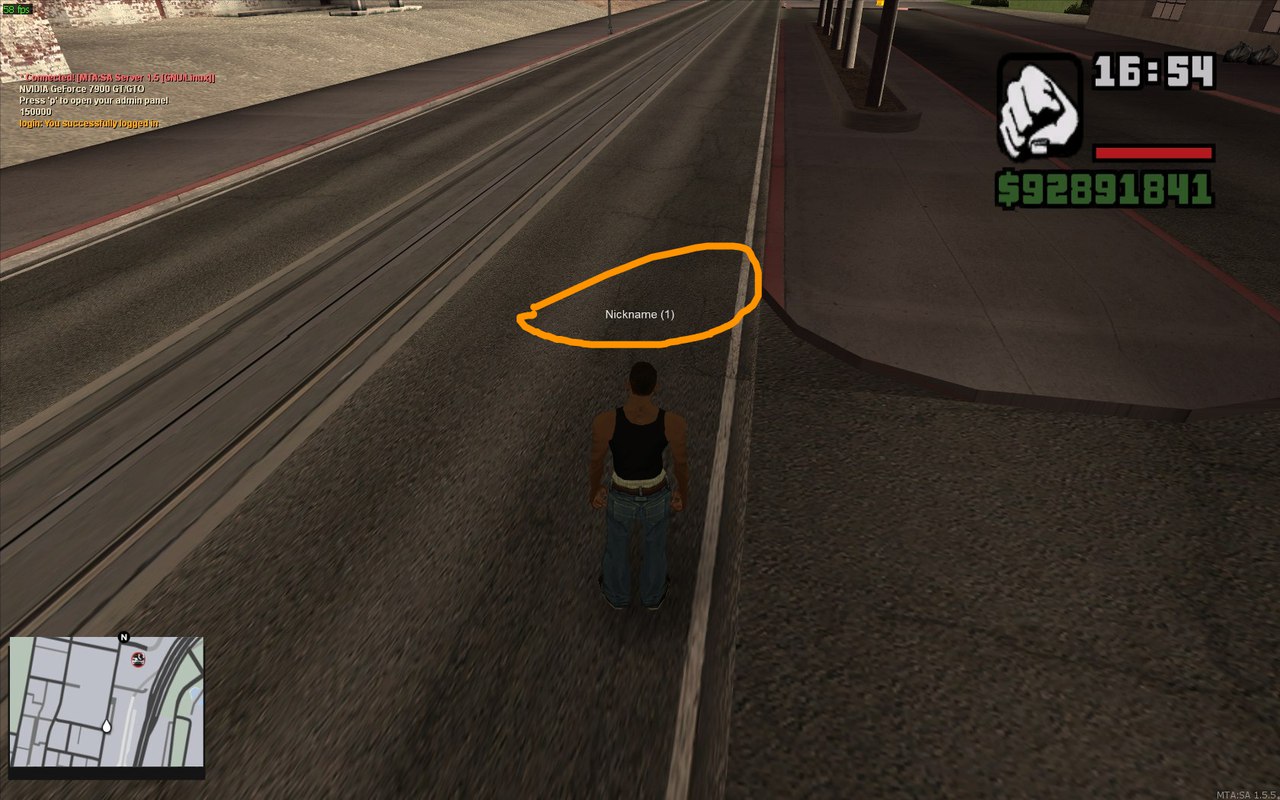1280x800 pixels.
Task: Click the fist melee weapon icon
Action: pos(1041,102)
